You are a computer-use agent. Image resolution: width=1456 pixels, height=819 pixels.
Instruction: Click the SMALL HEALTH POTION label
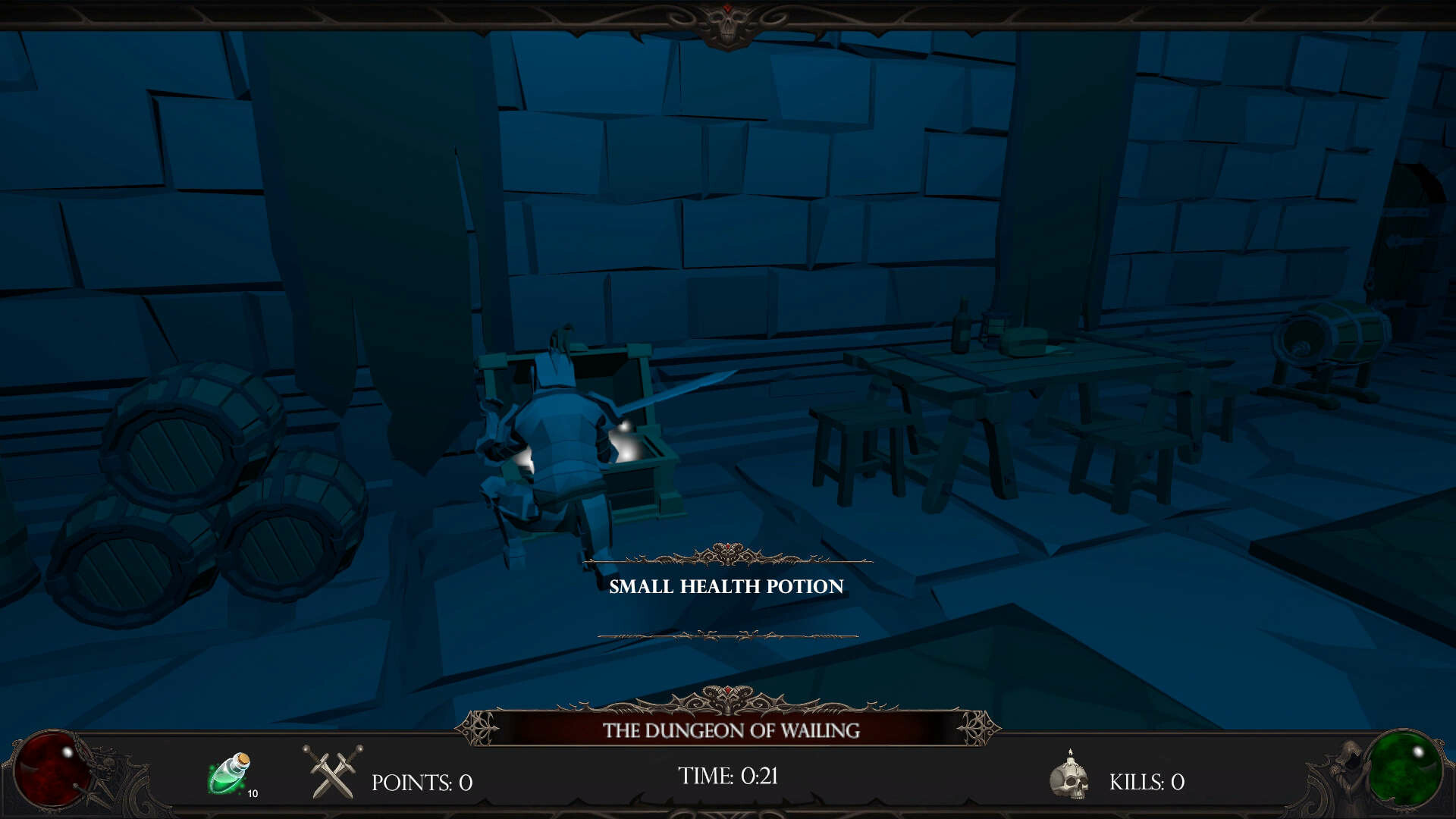[726, 585]
